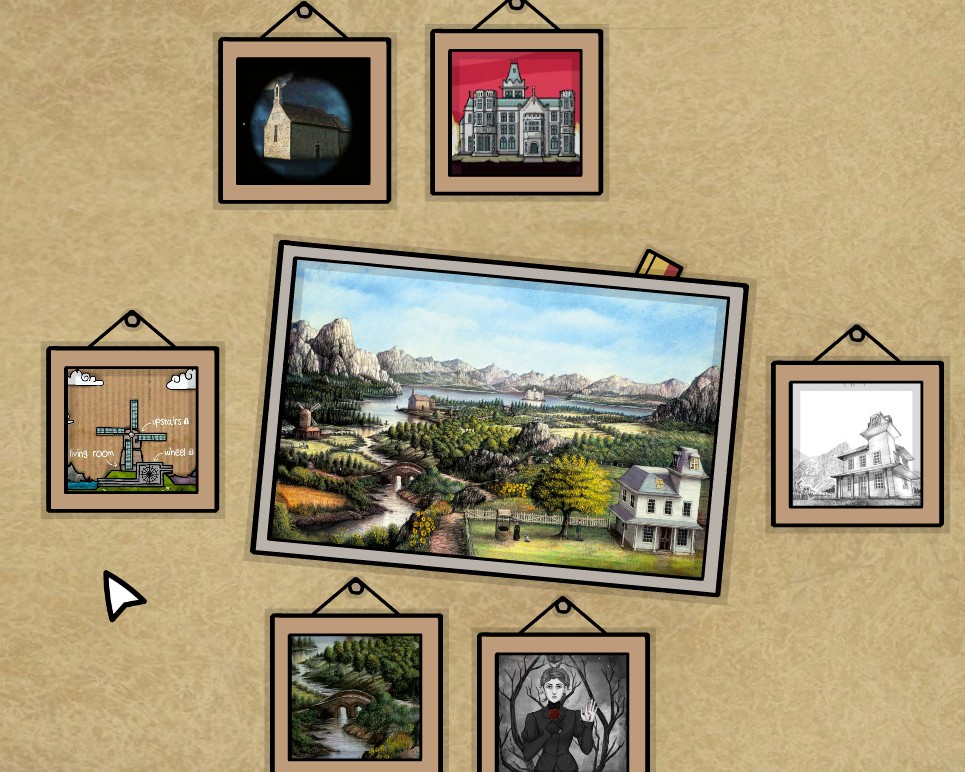Image resolution: width=965 pixels, height=772 pixels.
Task: Select the stone chapel framed picture
Action: coord(304,121)
